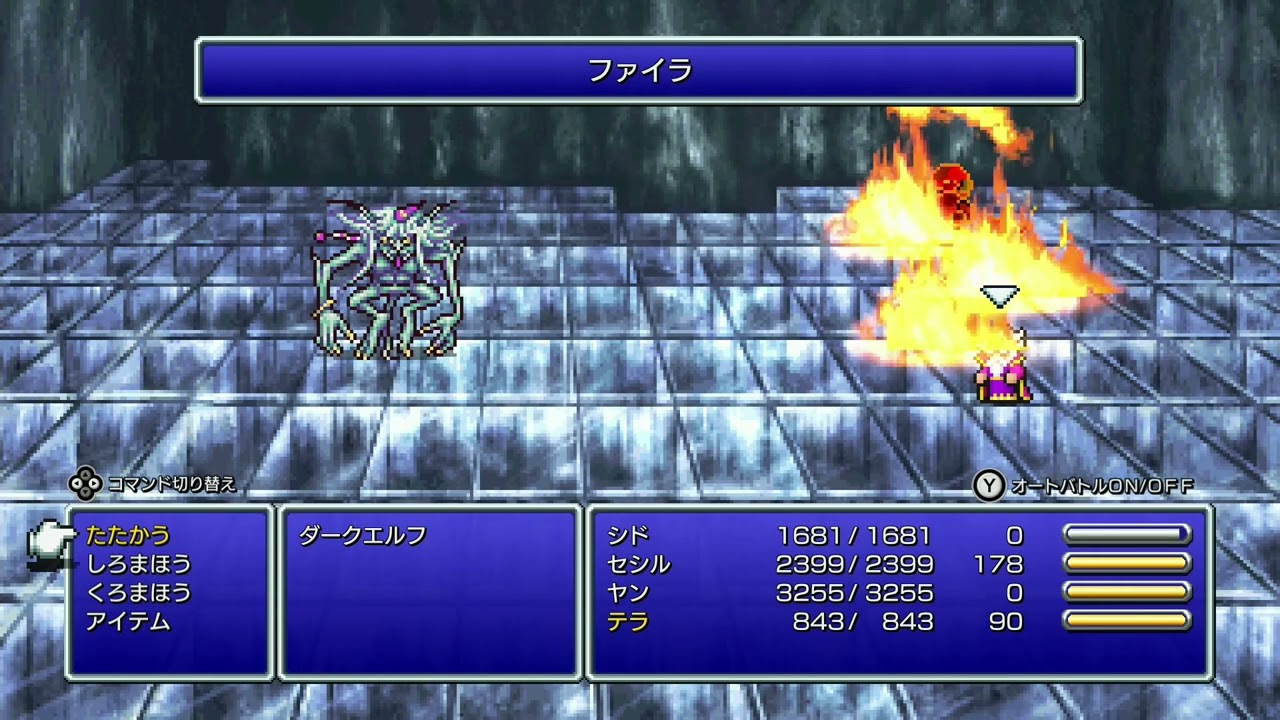Select the たたかう attack command
The width and height of the screenshot is (1280, 720).
[x=128, y=535]
